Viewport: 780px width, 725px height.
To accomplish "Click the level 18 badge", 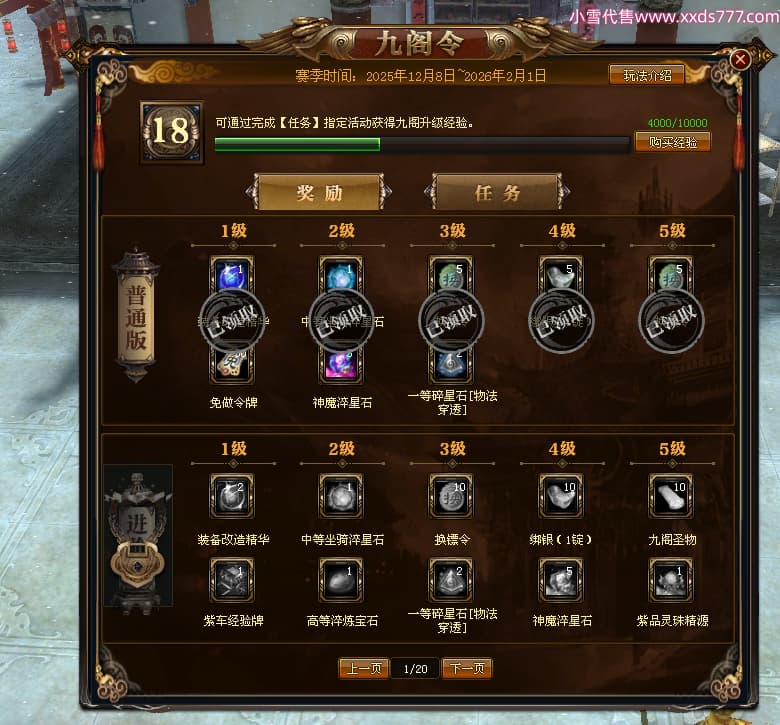I will [x=170, y=132].
